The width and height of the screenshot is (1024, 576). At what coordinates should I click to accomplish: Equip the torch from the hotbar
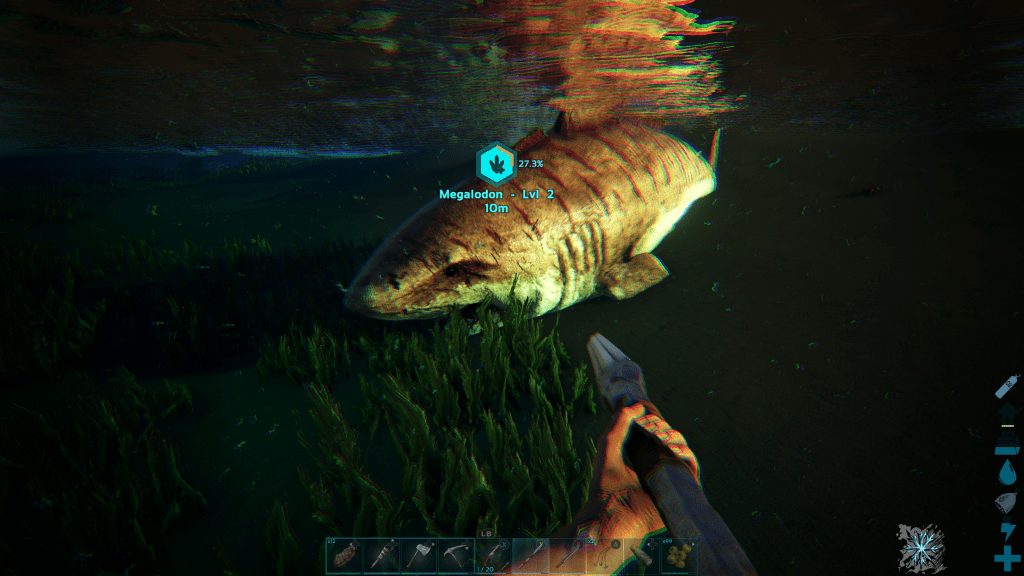(x=381, y=556)
